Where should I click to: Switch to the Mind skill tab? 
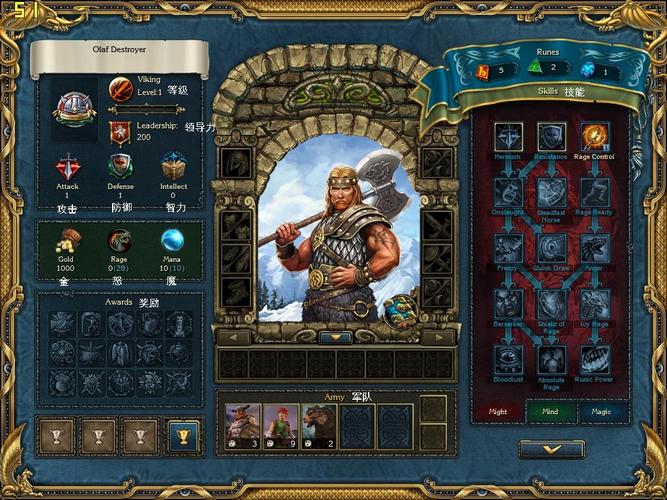click(x=552, y=410)
